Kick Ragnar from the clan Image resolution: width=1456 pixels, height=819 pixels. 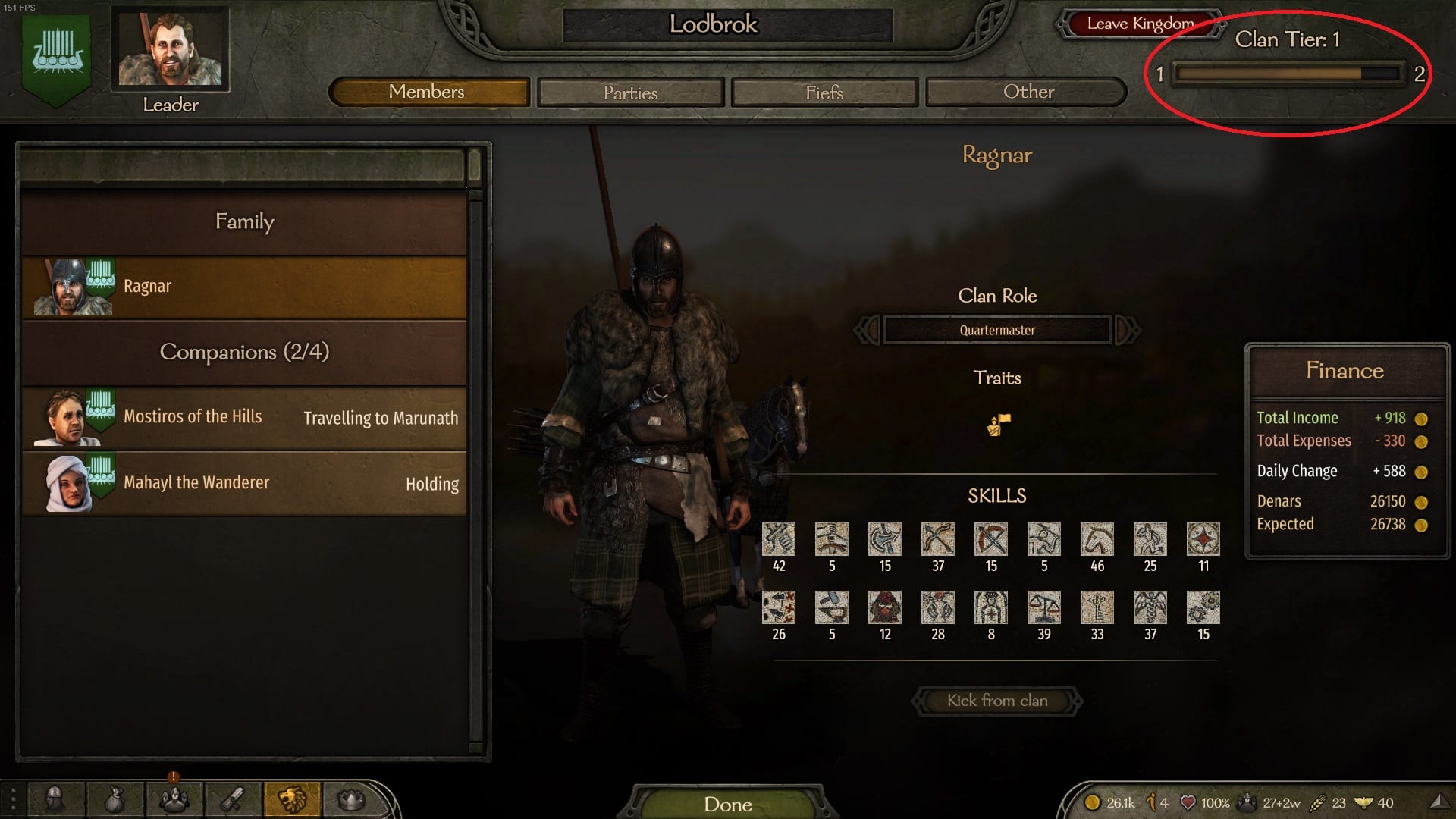point(996,701)
